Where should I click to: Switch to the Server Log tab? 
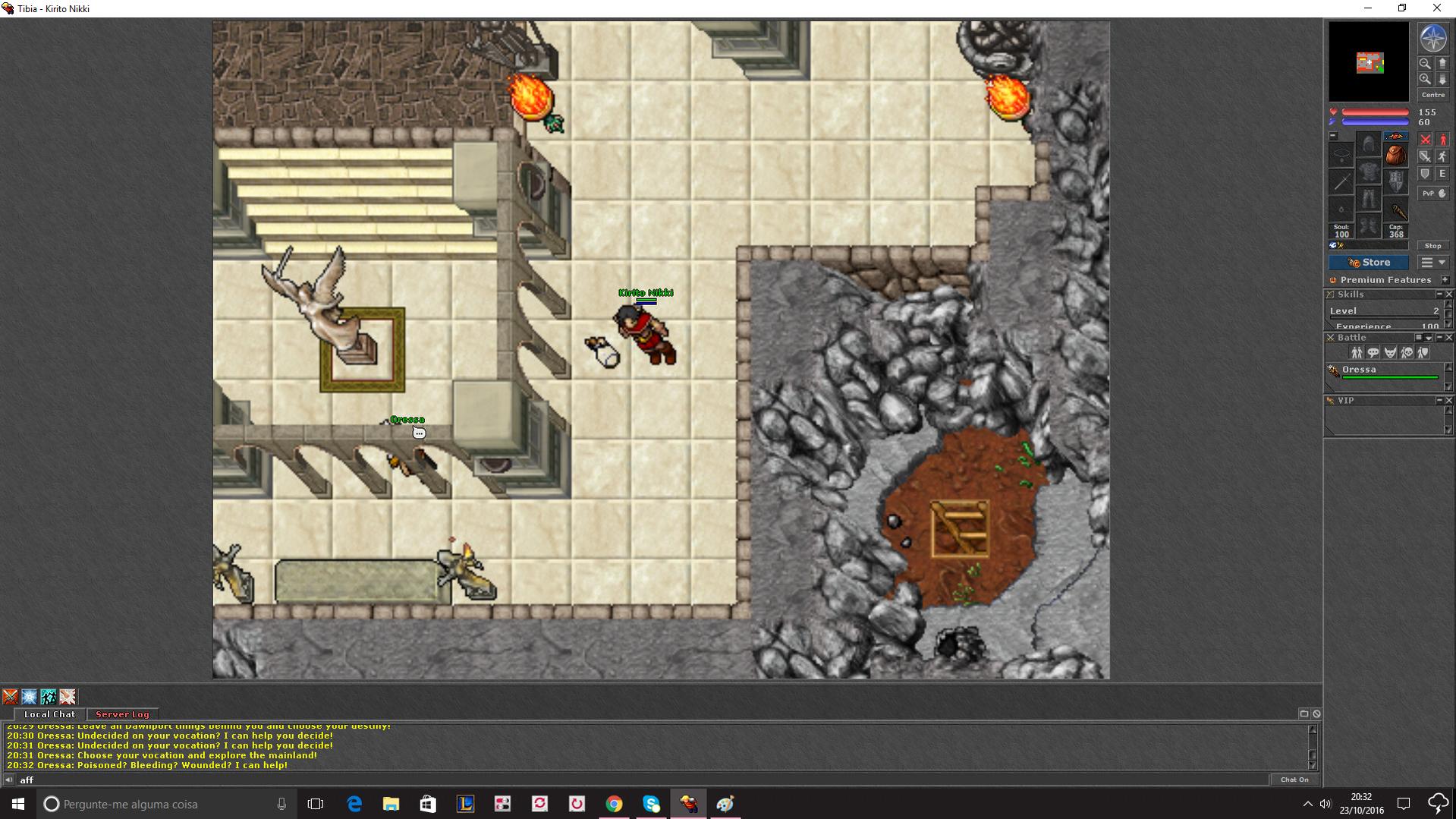122,714
